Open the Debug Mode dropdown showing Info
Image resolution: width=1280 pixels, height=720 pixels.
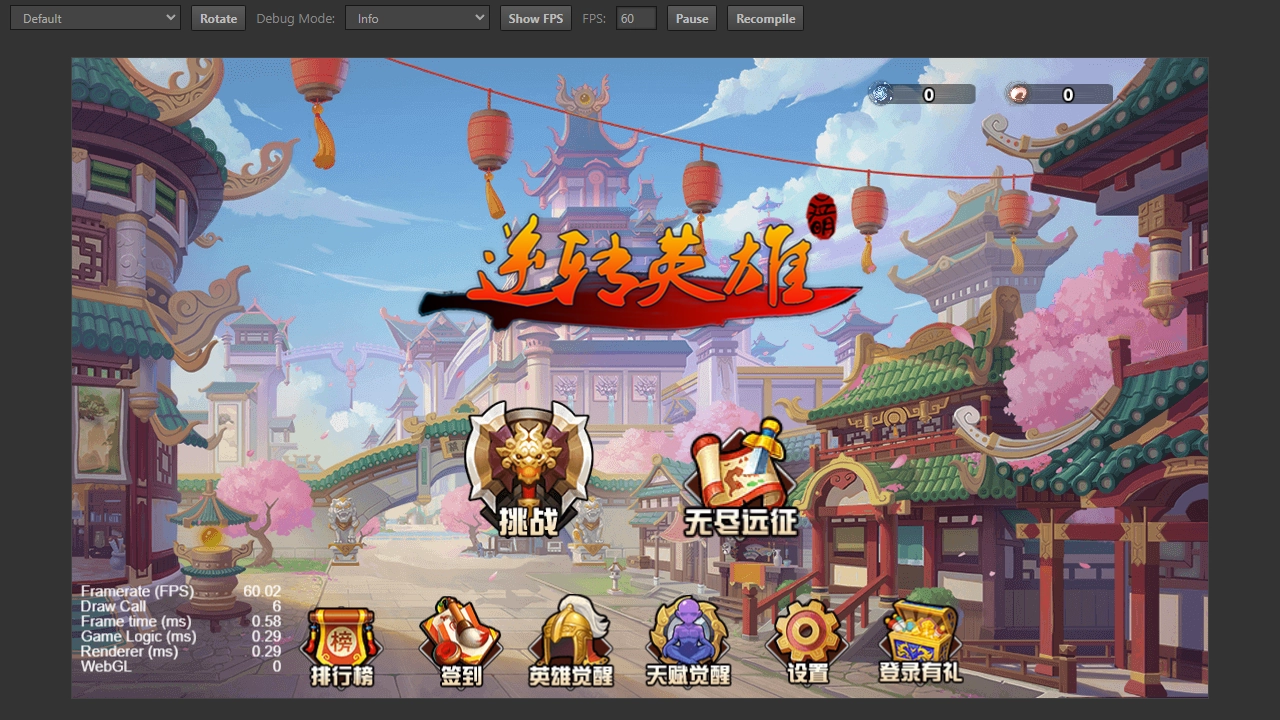coord(417,17)
